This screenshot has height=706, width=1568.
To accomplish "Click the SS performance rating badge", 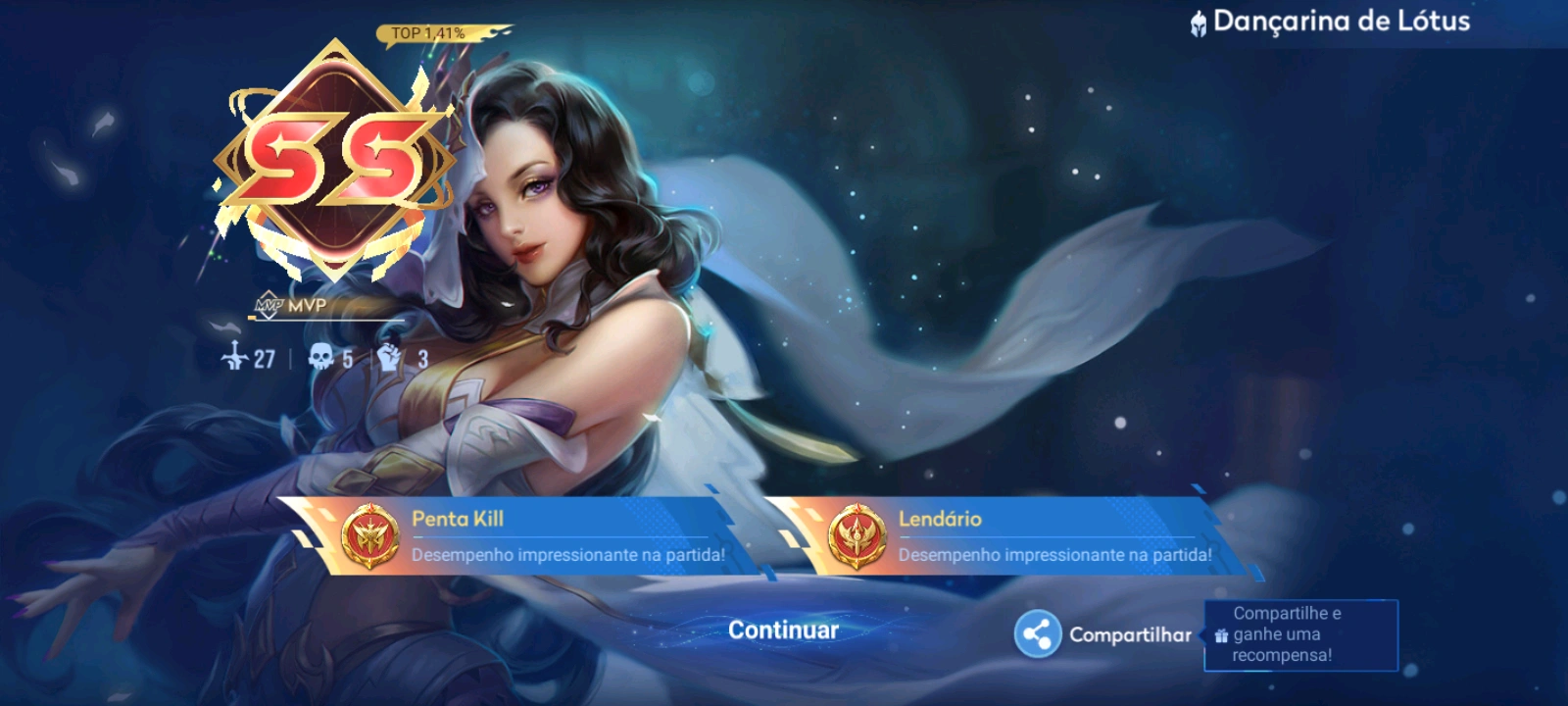I will [x=334, y=160].
